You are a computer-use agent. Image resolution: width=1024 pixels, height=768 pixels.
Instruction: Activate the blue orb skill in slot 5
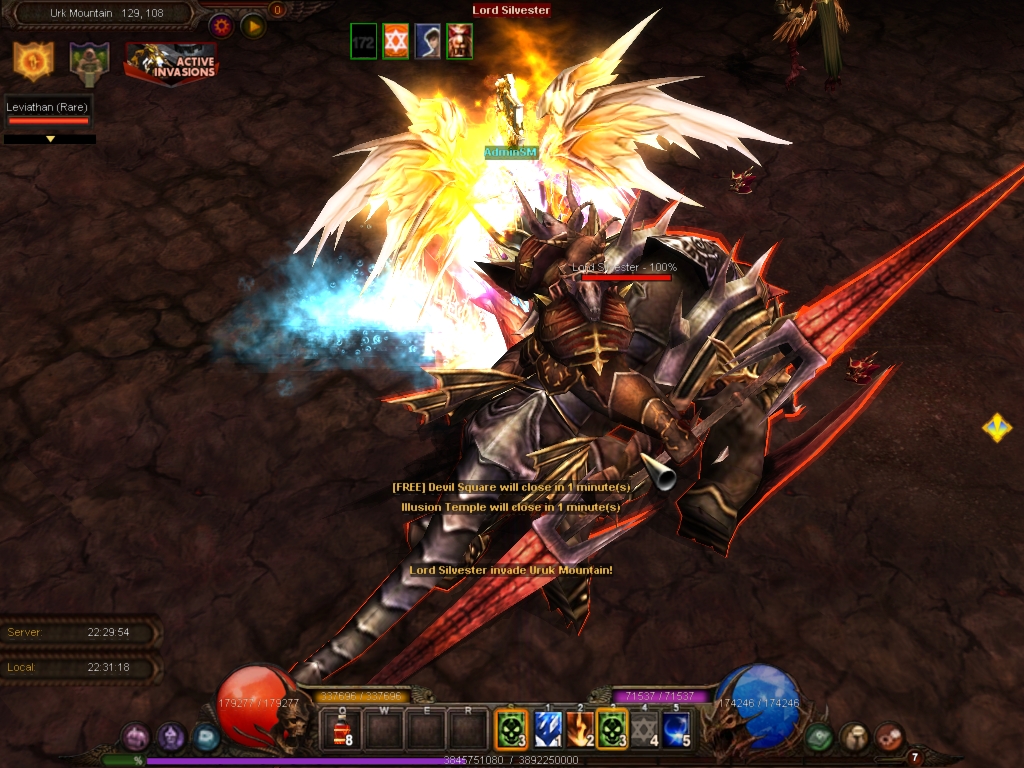point(677,729)
